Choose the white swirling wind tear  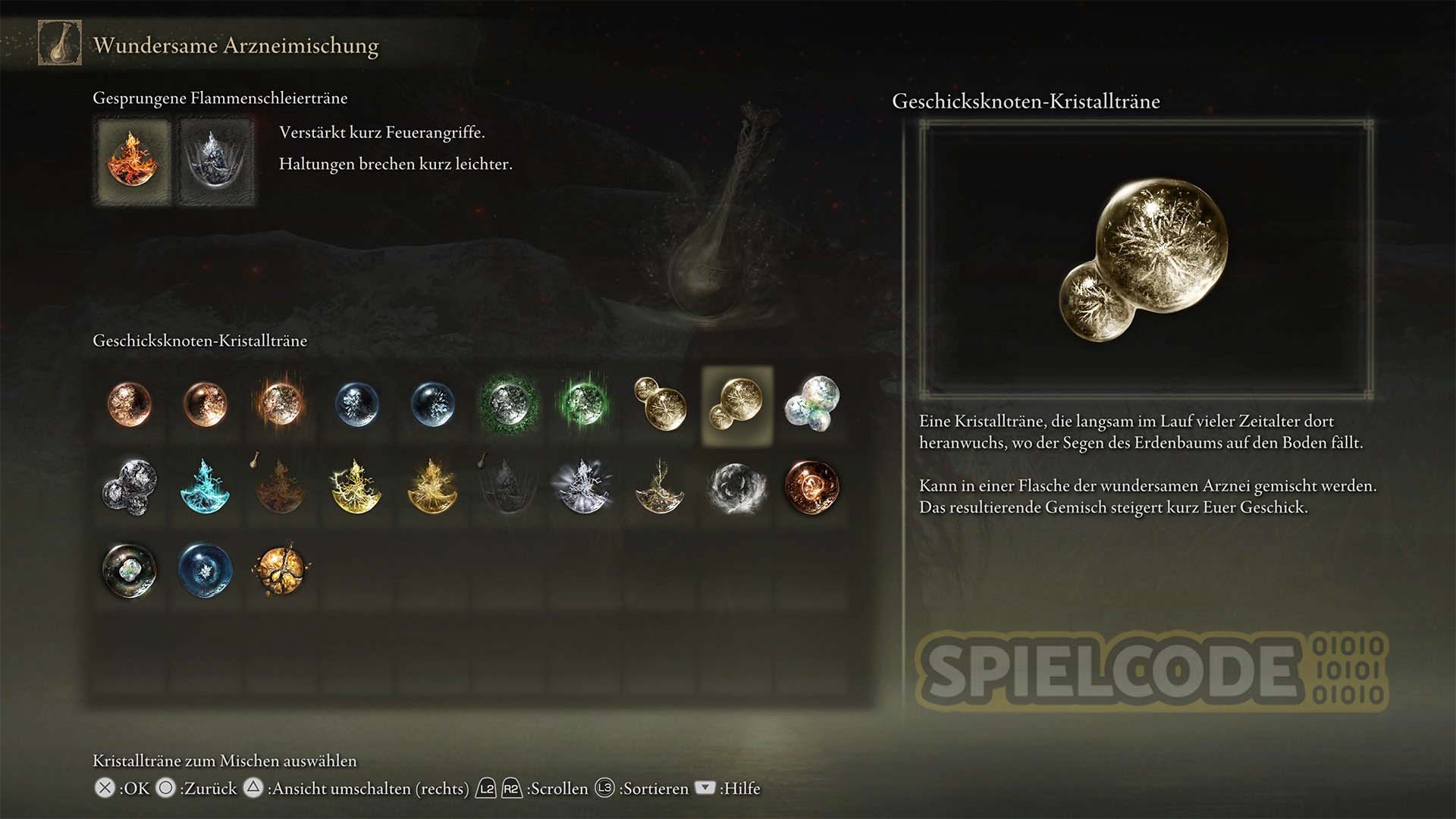pos(735,486)
